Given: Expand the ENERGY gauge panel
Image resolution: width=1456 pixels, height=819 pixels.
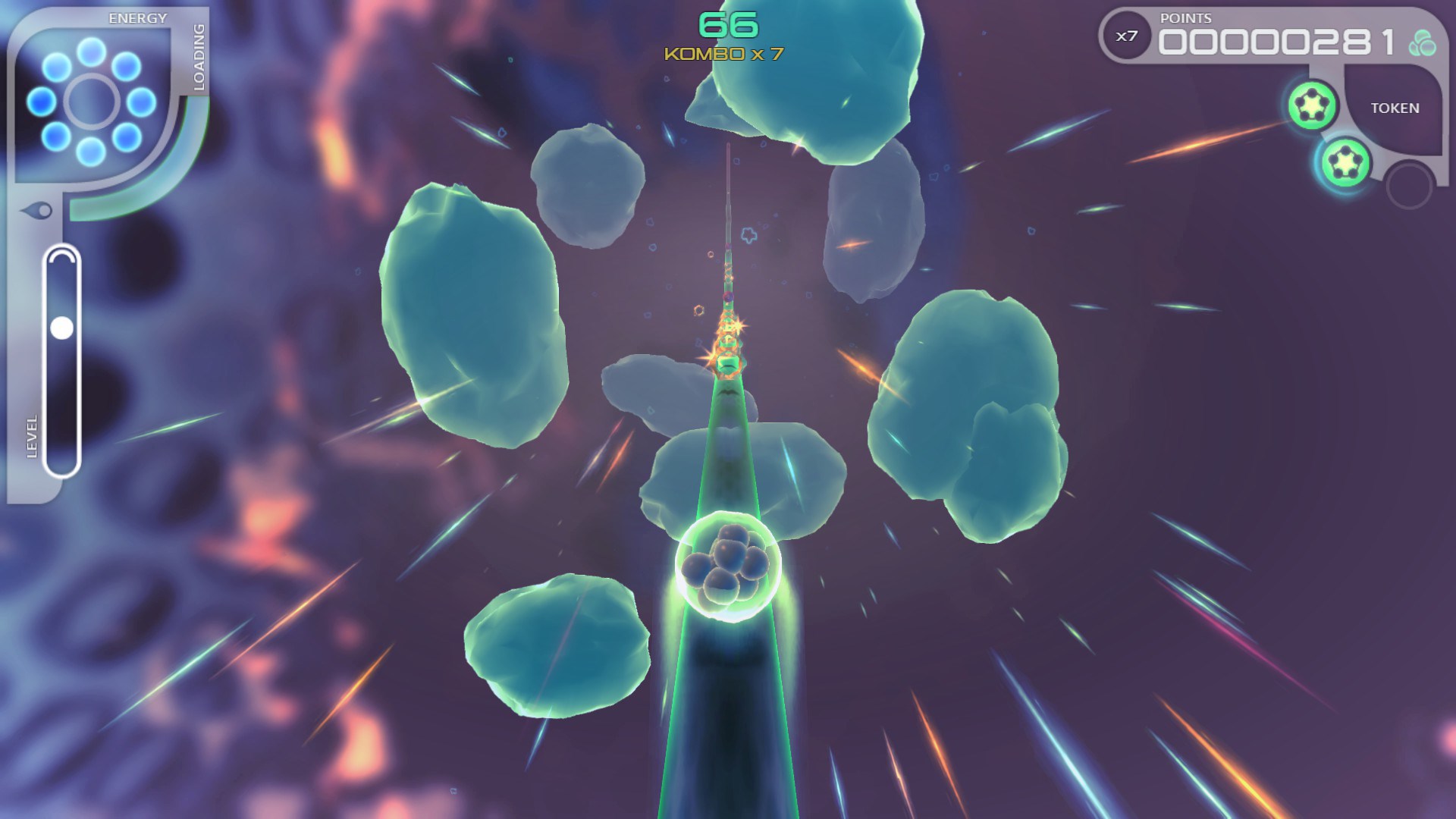Looking at the screenshot, I should 138,17.
